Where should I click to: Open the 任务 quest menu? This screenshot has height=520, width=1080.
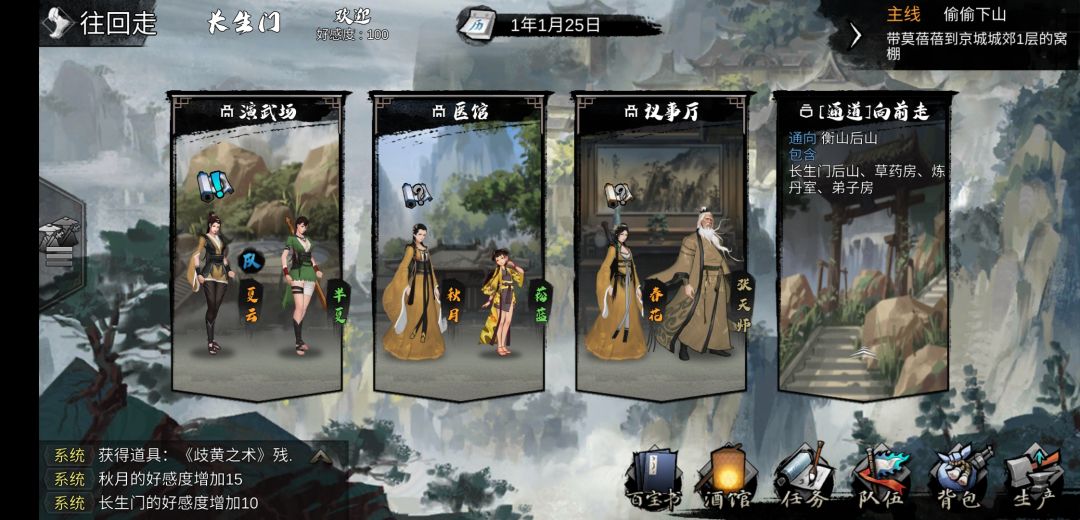click(x=804, y=476)
